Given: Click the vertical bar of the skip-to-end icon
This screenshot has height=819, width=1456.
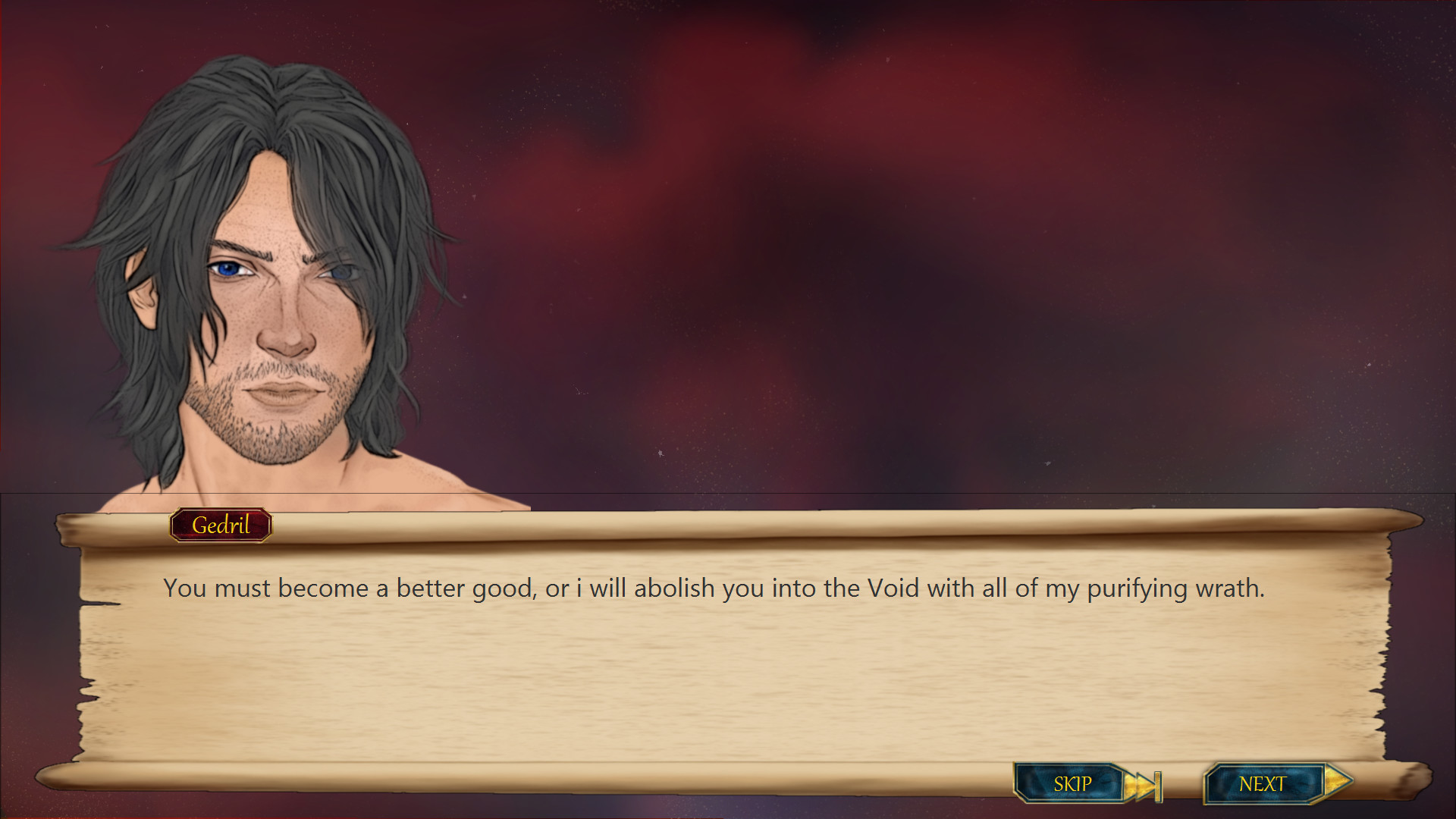Looking at the screenshot, I should [1157, 784].
